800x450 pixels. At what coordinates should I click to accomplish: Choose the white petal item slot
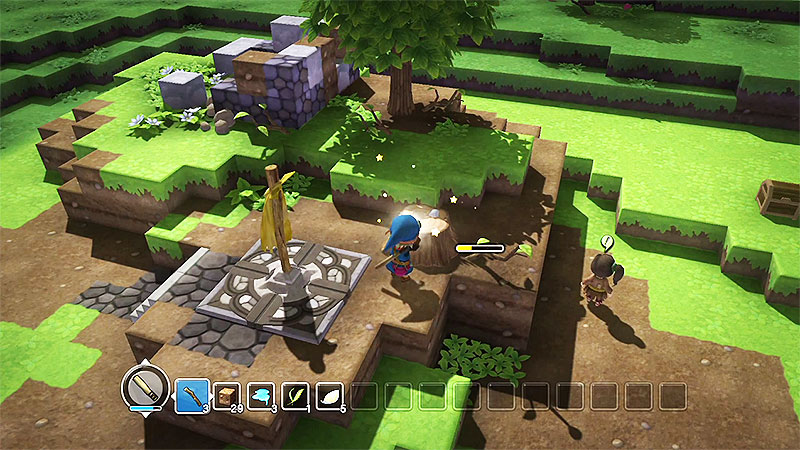(x=330, y=396)
